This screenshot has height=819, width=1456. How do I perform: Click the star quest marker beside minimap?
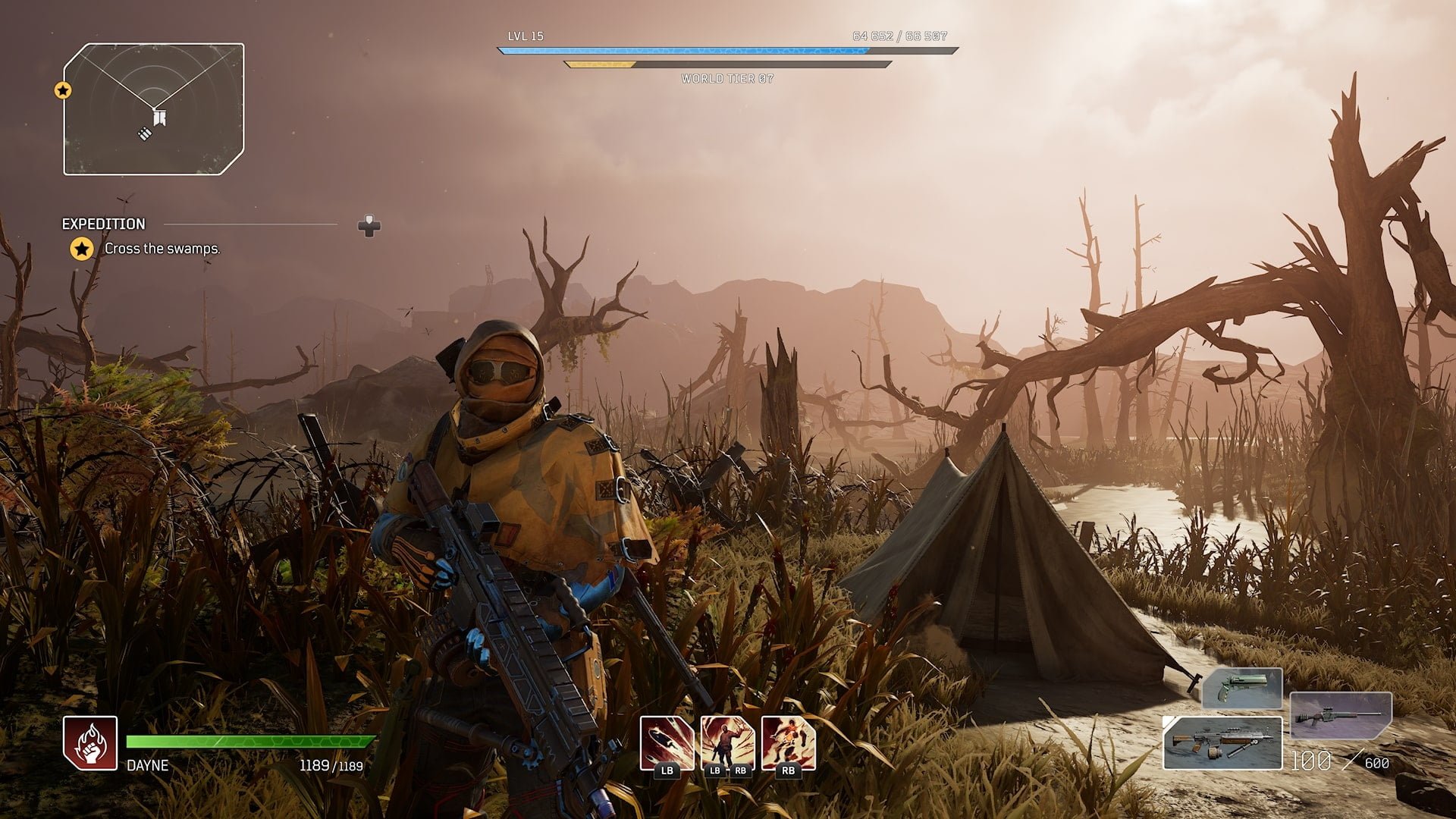[63, 91]
